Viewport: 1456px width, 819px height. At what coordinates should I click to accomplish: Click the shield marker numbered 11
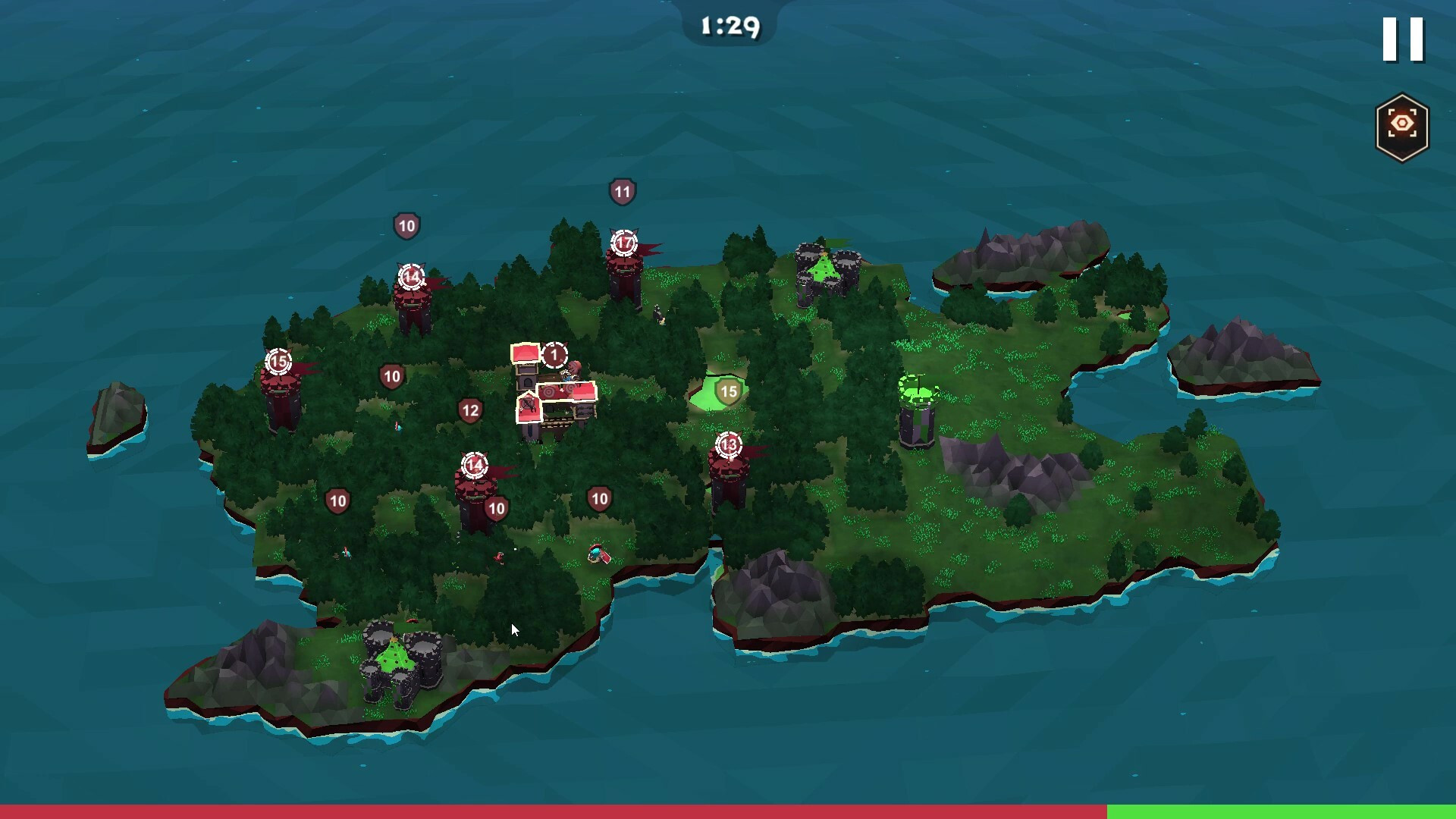tap(622, 192)
